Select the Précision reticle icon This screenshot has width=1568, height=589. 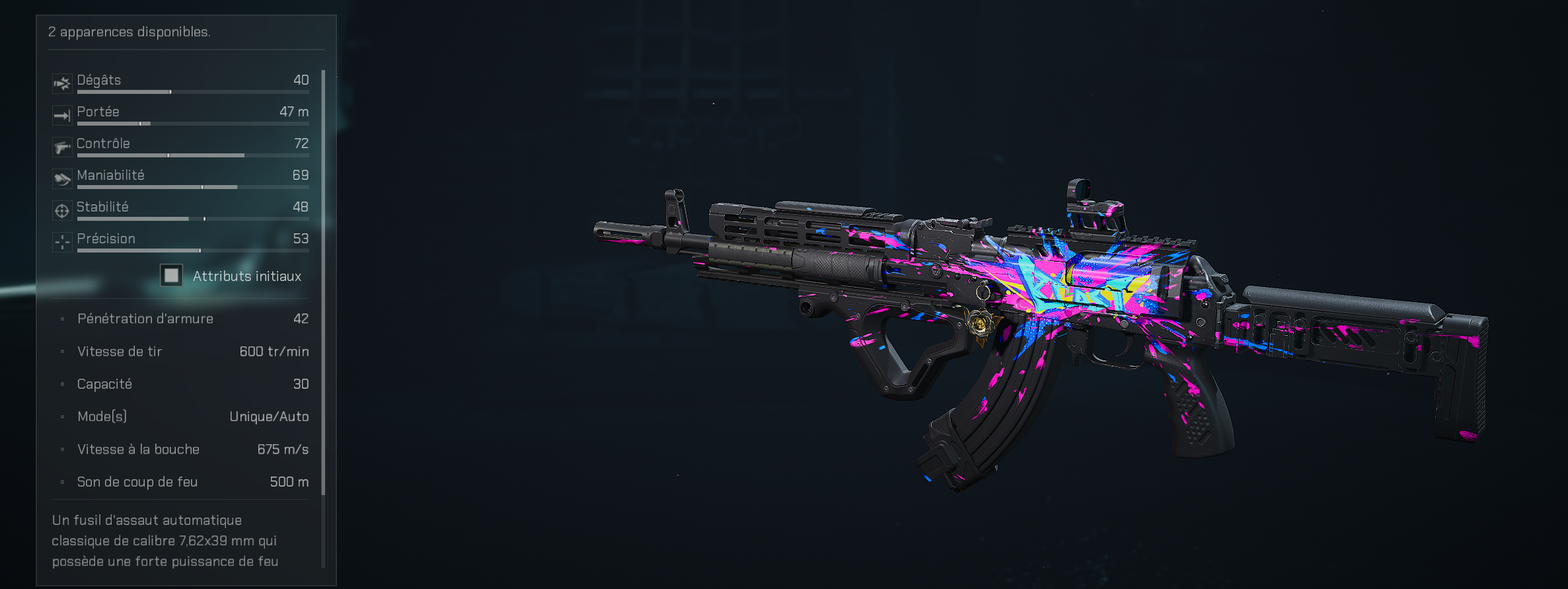coord(62,242)
